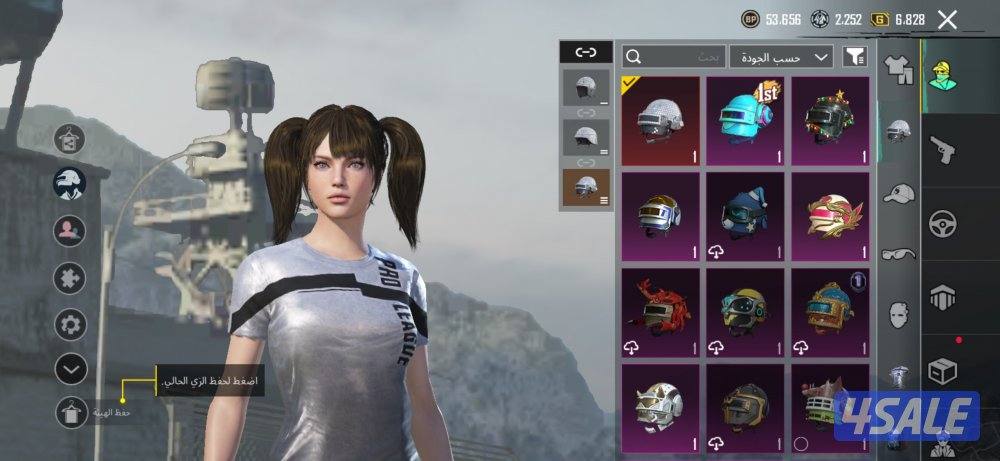Switch to the baseball cap category
Image resolution: width=1000 pixels, height=461 pixels.
[899, 193]
